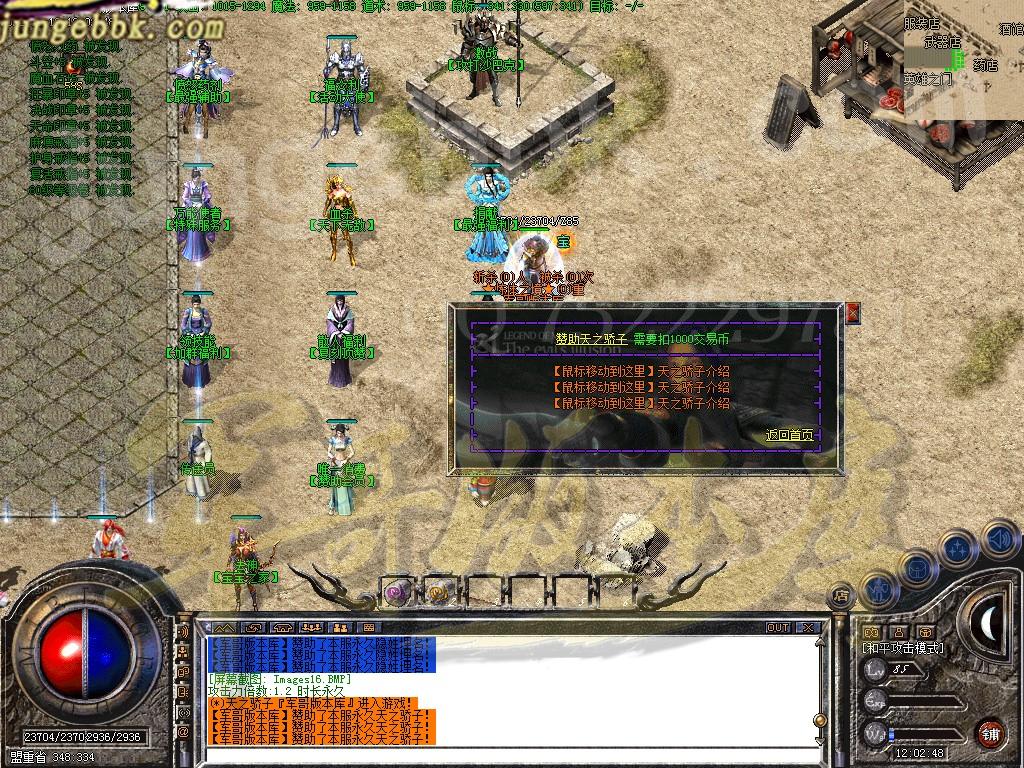Choose 返回首页 to return to the first page
The width and height of the screenshot is (1024, 768).
point(790,435)
